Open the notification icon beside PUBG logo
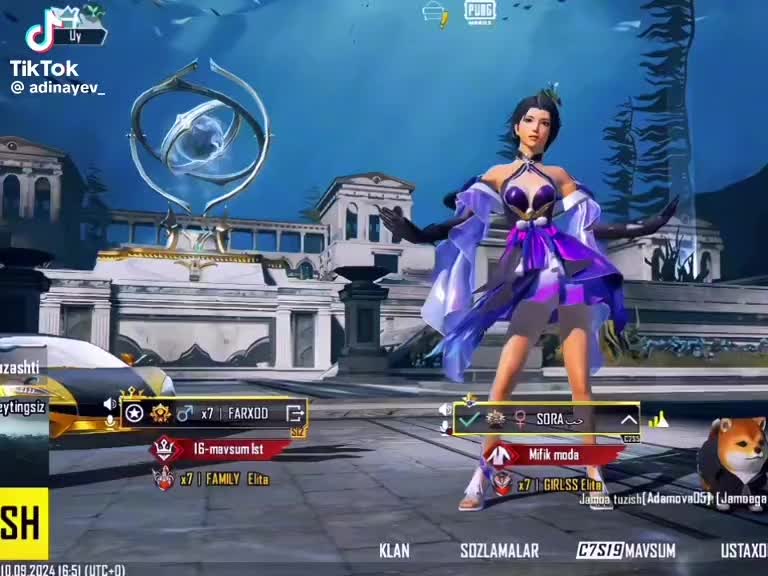Image resolution: width=768 pixels, height=576 pixels. (x=435, y=13)
